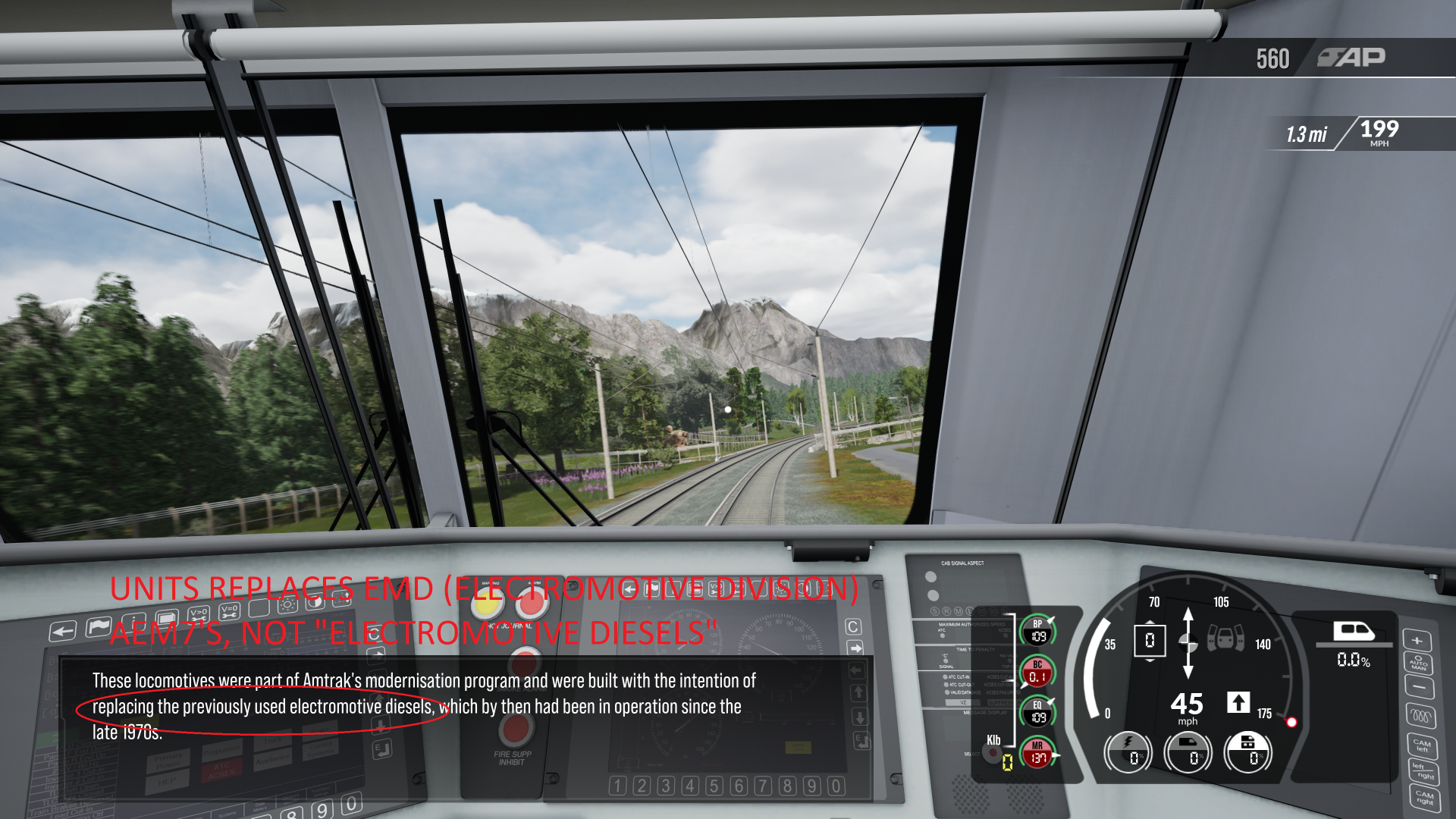Click the minus button on the side panel
The image size is (1456, 819).
1419,688
